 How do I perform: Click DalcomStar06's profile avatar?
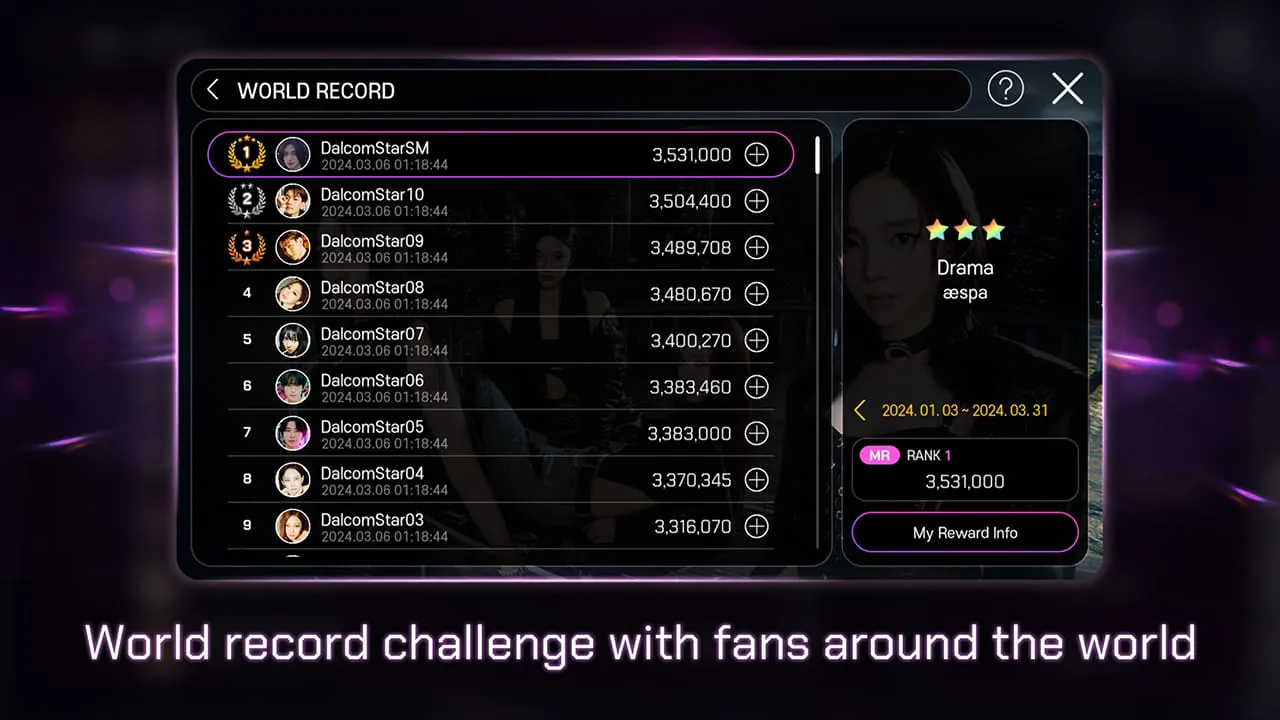tap(292, 387)
